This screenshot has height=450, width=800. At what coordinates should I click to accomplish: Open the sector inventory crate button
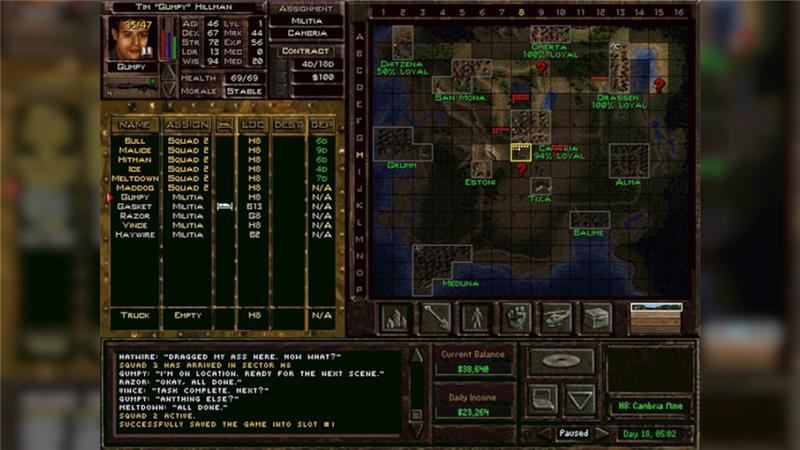click(x=596, y=318)
